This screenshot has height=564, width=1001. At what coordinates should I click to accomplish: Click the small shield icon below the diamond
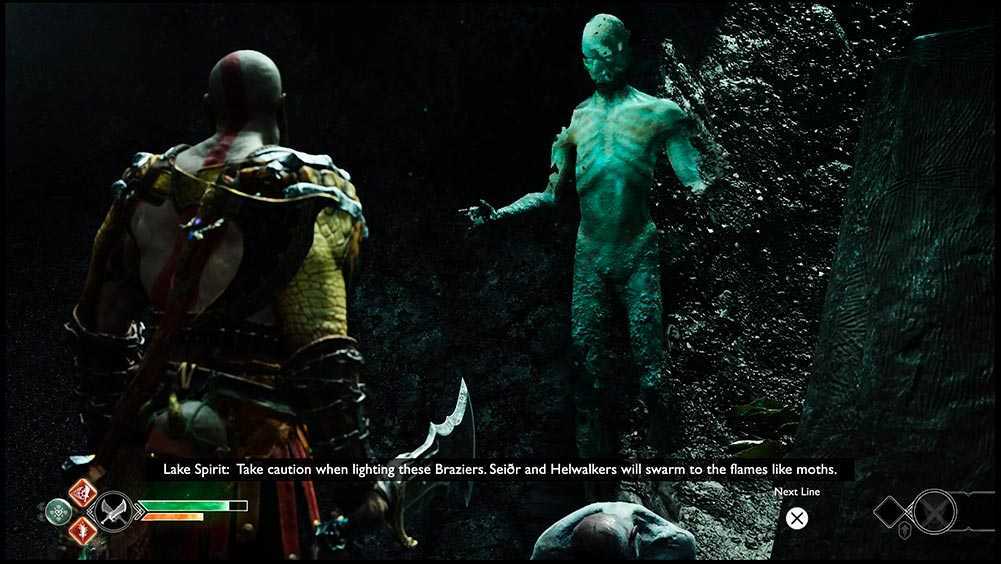(905, 531)
